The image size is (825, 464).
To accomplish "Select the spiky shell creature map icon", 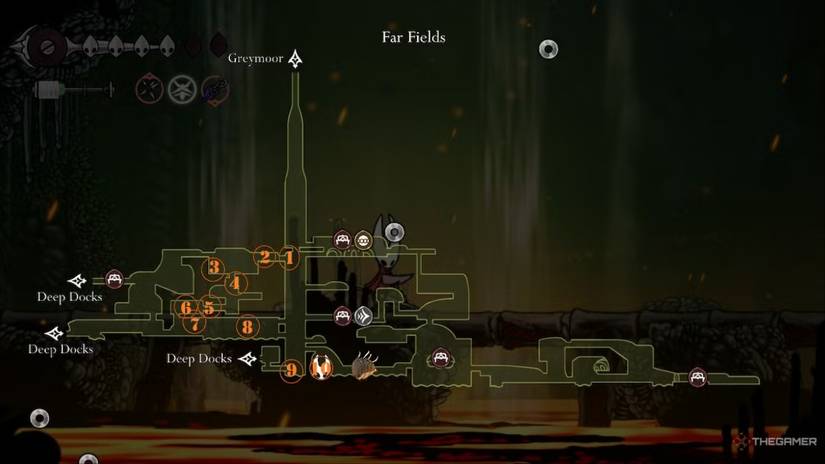I will pyautogui.click(x=364, y=368).
